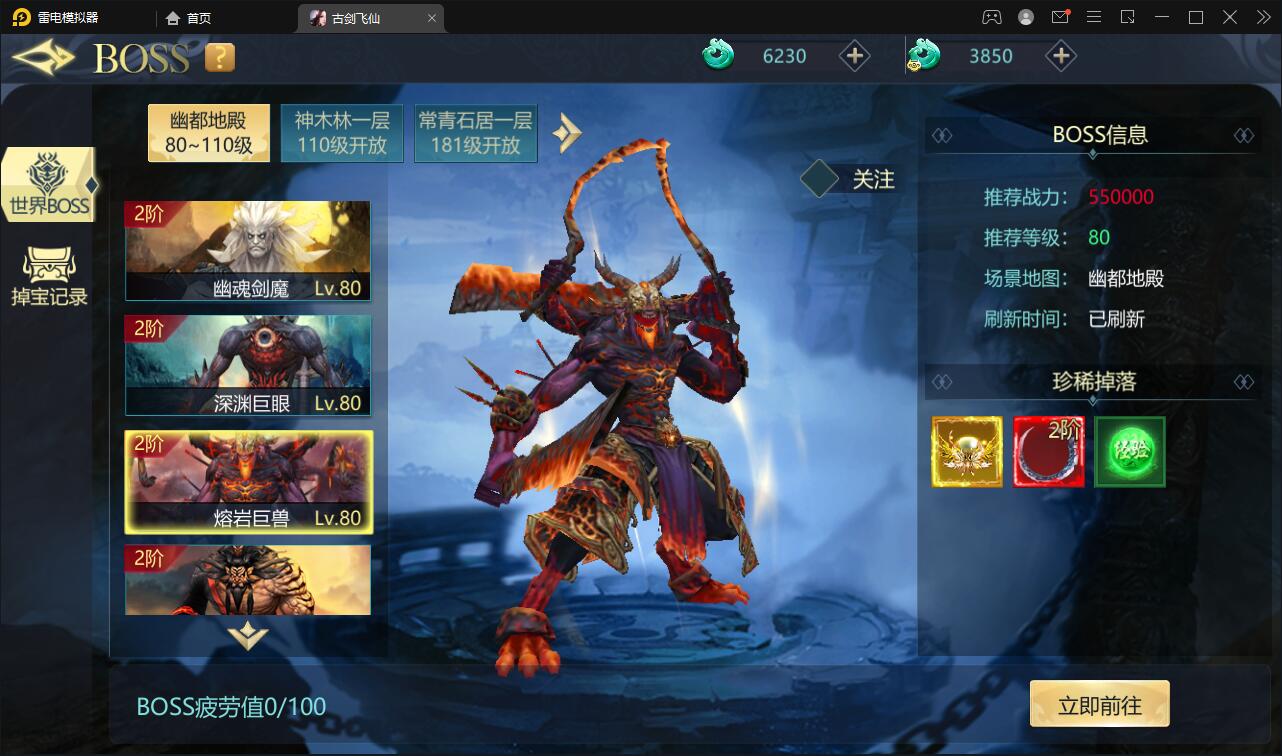Switch to the 神木林一层 map tab
Screen dimensions: 1282x756
pyautogui.click(x=342, y=132)
